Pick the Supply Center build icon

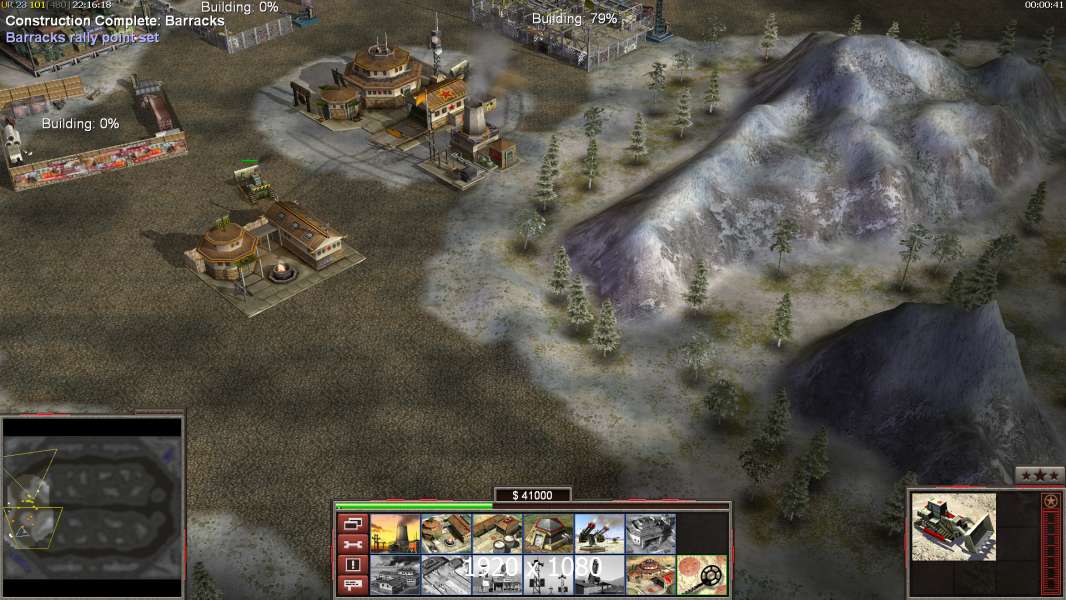497,533
